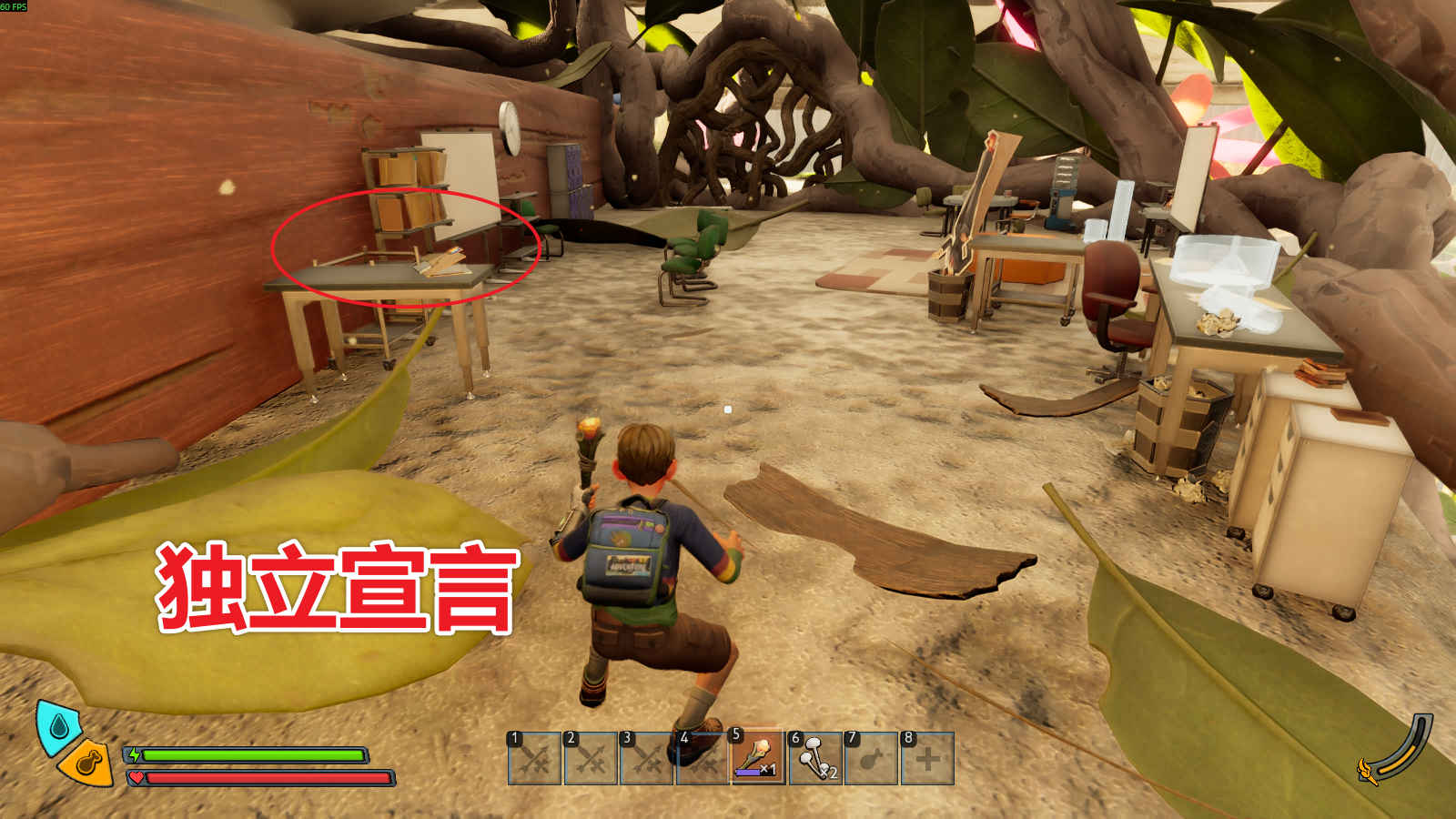
Task: Click the center crosshair dot
Action: point(727,409)
